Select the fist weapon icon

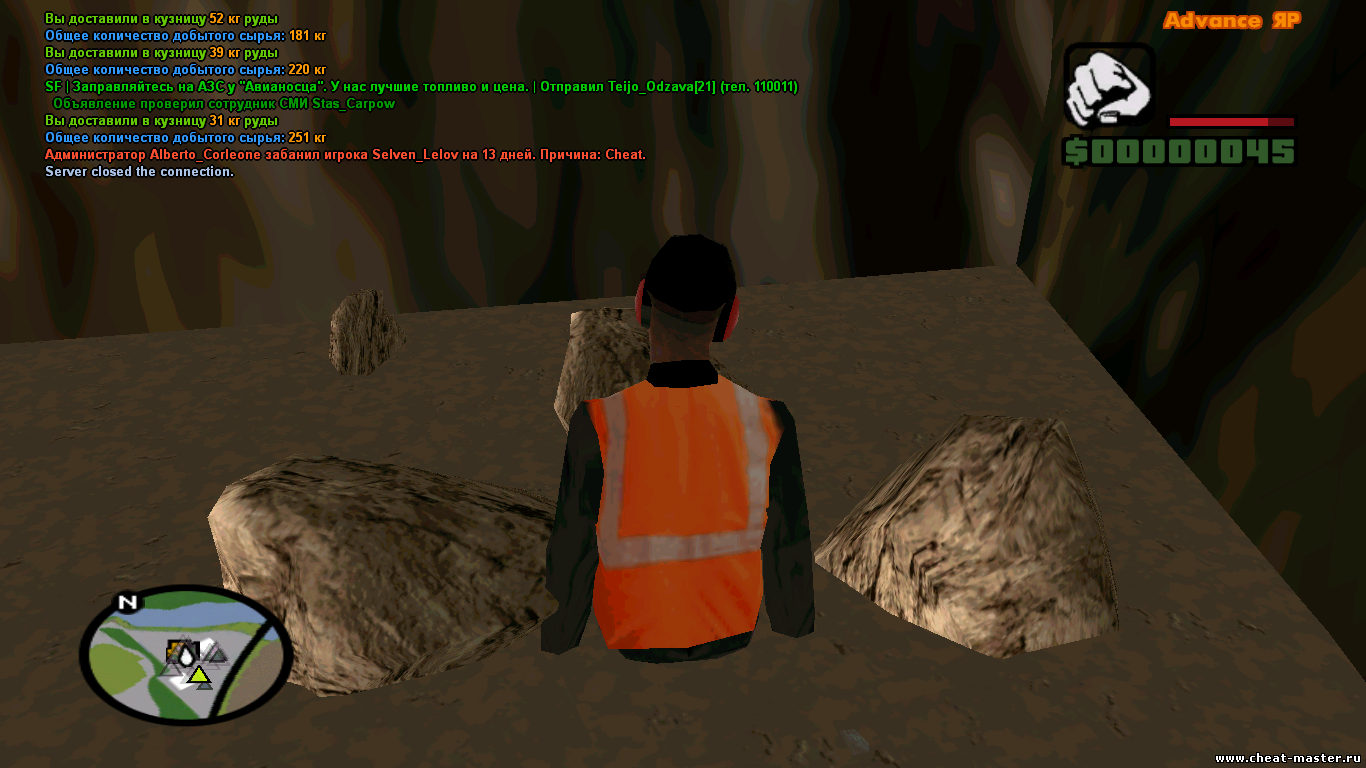click(x=1109, y=88)
